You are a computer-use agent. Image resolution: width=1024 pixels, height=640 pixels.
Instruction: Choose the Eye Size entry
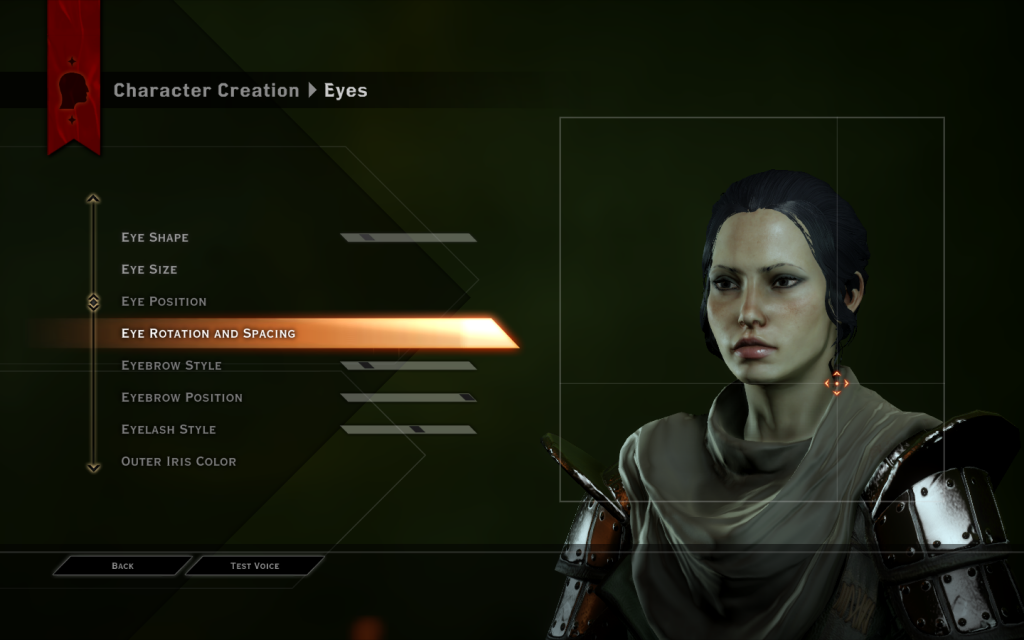(149, 270)
